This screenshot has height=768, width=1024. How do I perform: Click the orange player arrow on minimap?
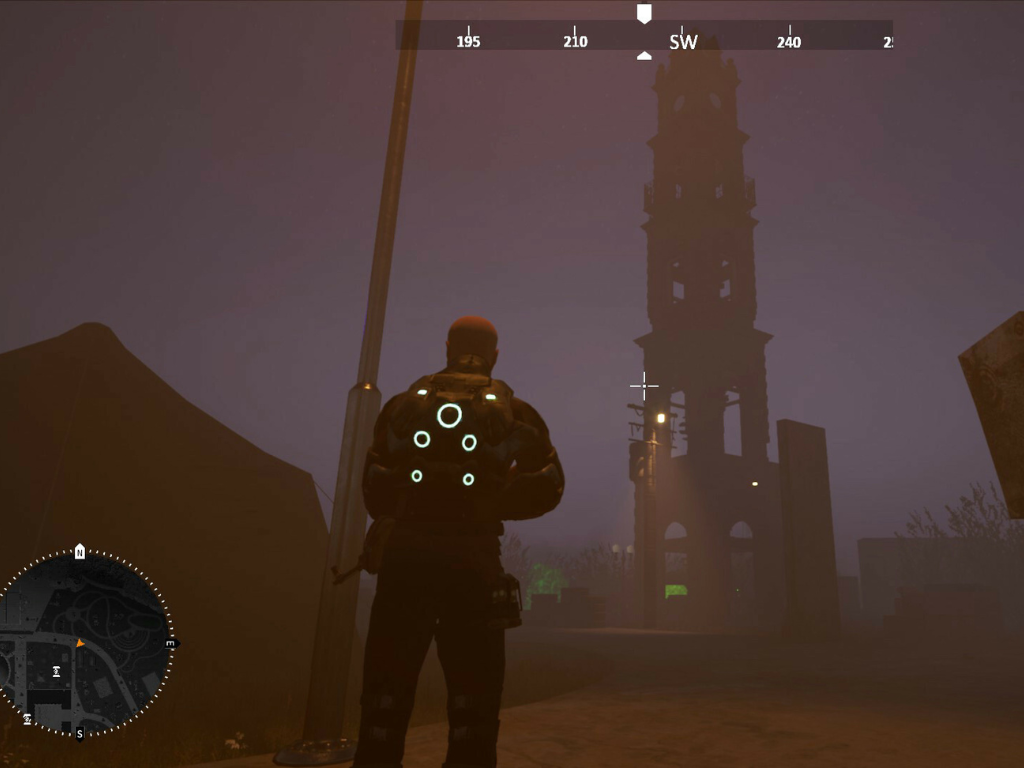[x=80, y=643]
